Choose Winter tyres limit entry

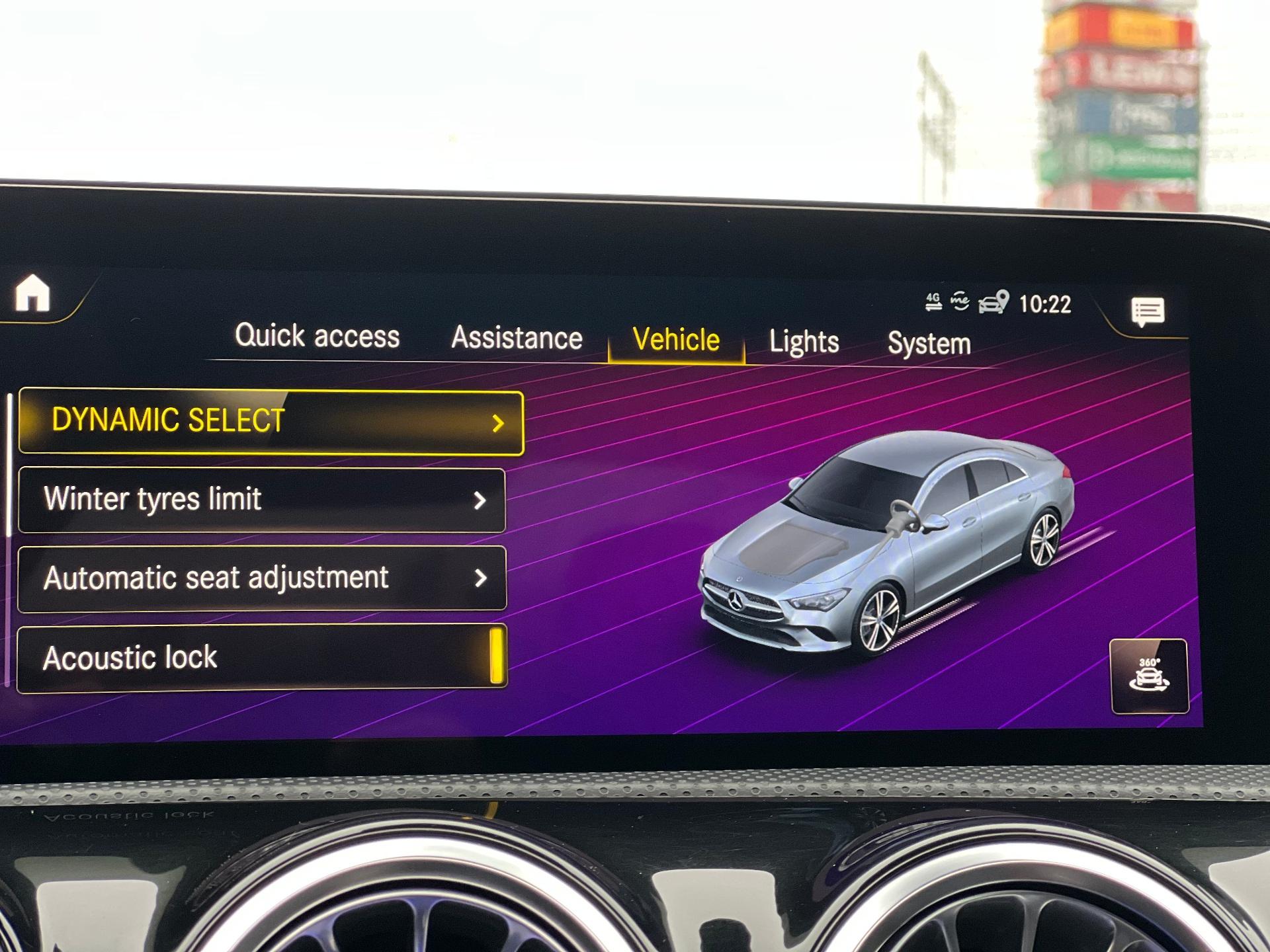click(x=262, y=500)
